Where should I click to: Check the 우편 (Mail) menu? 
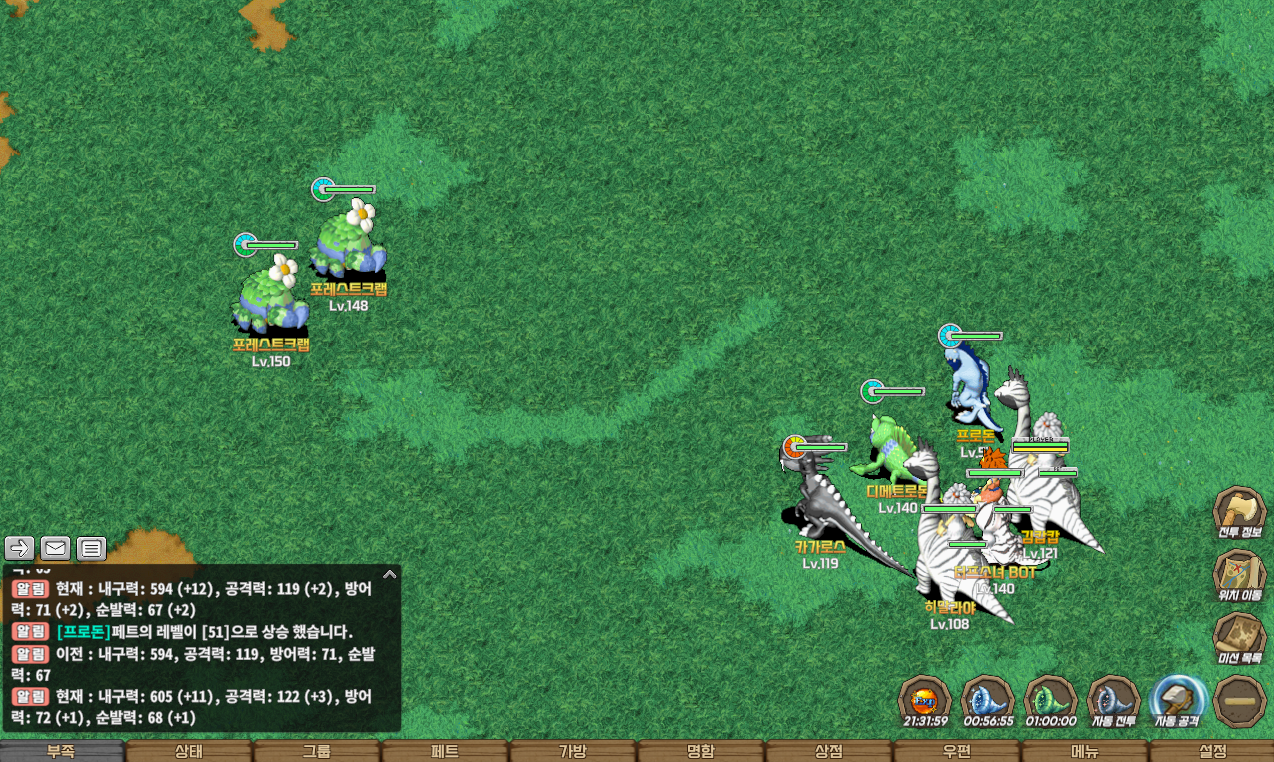(957, 751)
